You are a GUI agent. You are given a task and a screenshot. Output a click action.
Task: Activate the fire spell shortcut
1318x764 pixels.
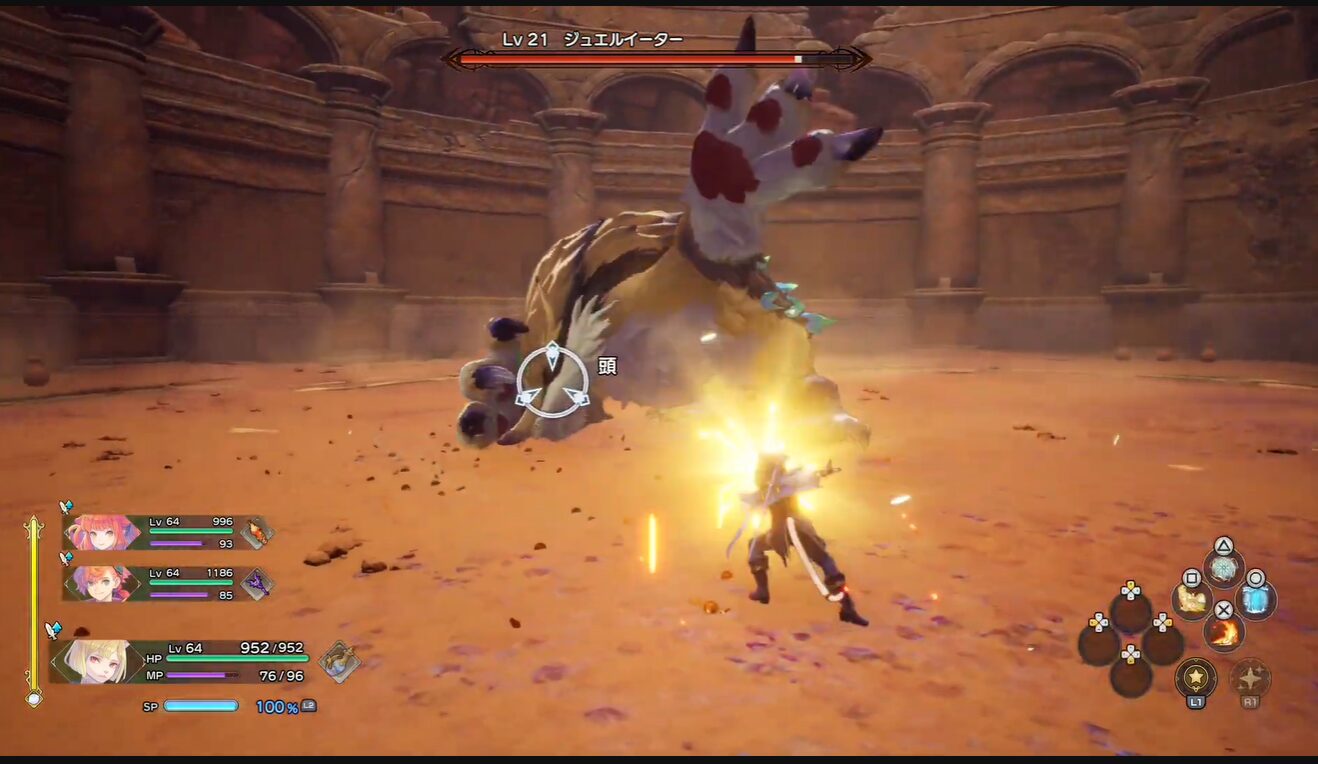tap(1223, 631)
